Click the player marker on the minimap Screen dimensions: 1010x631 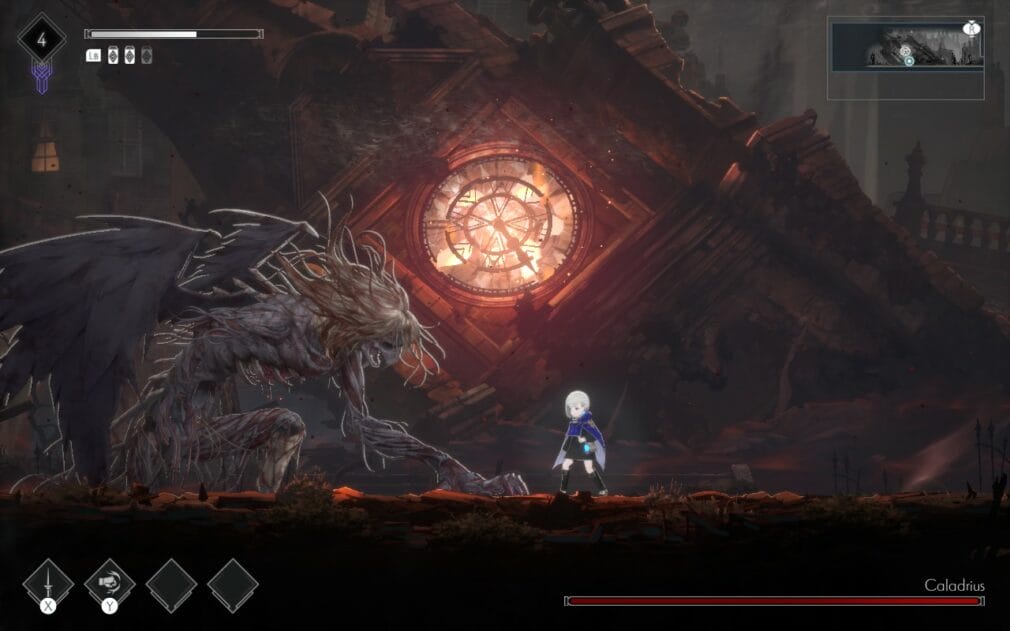point(909,61)
